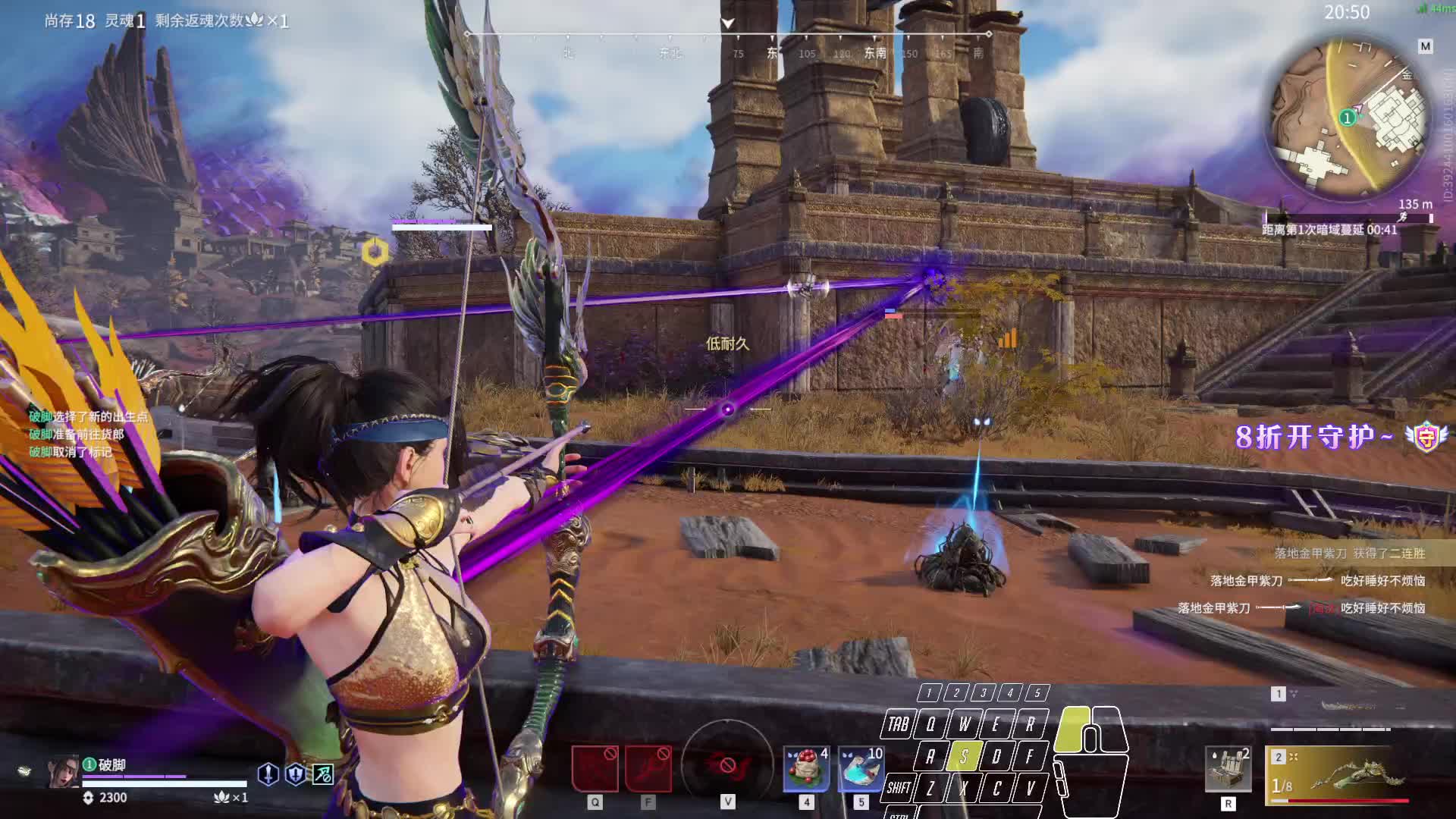Use the weapon repair kit item

coord(1228,769)
